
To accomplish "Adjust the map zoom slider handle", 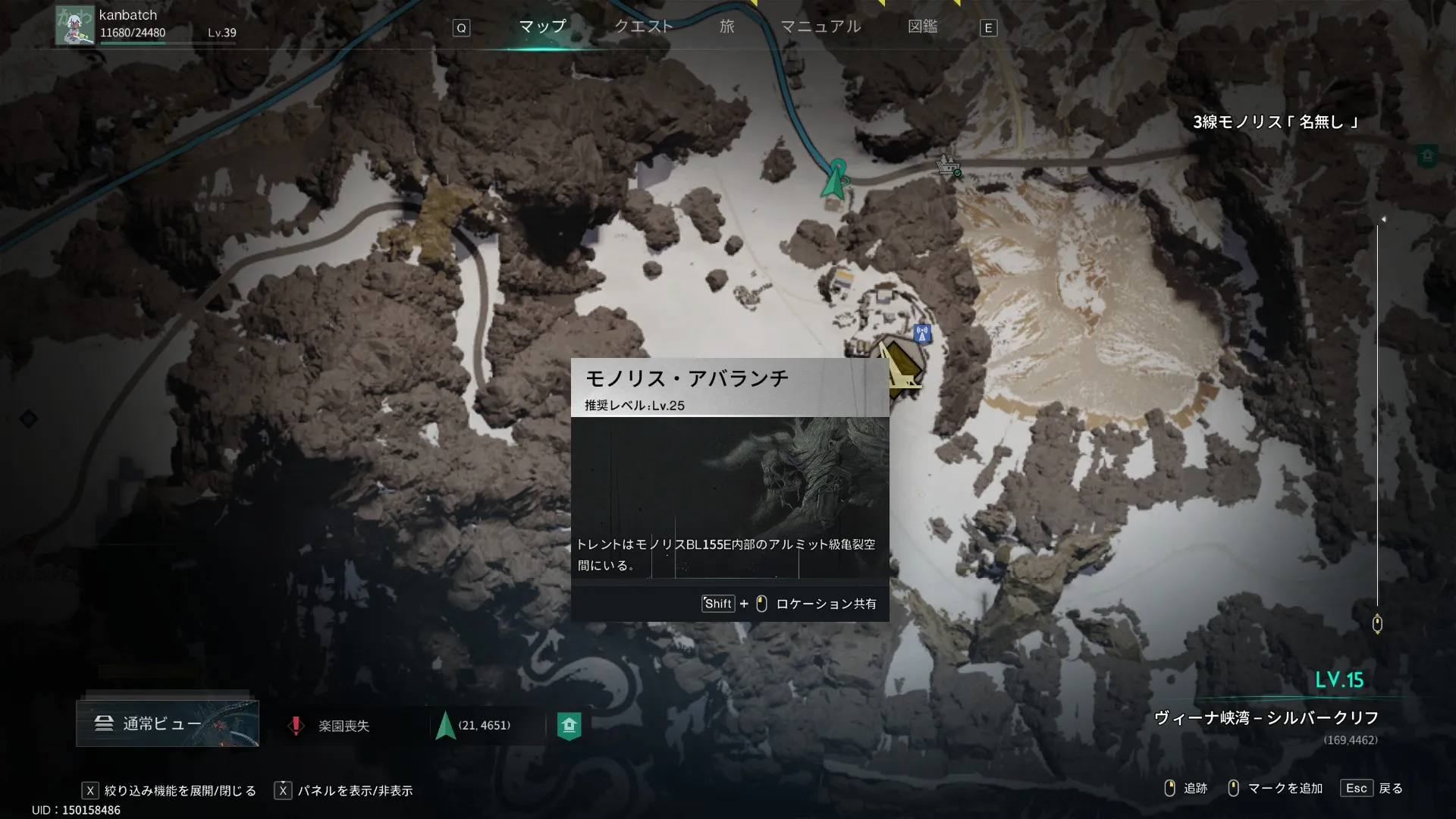I will 1377,623.
